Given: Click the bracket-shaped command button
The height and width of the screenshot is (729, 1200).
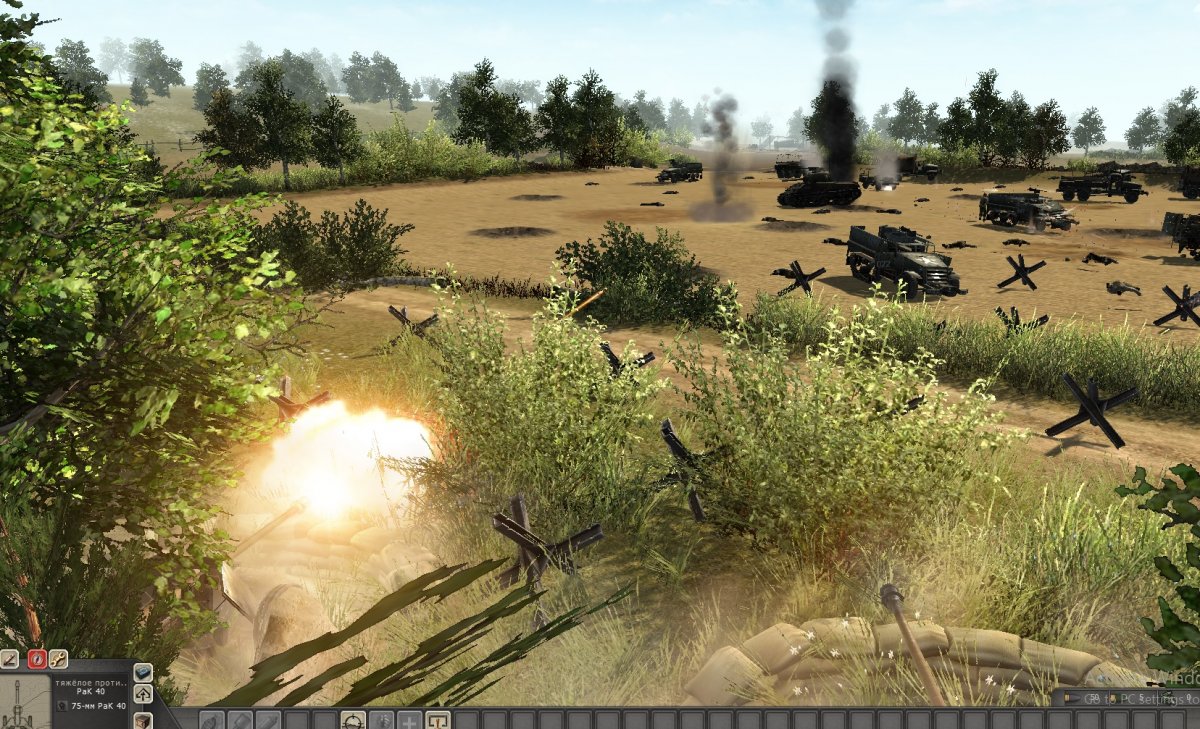Looking at the screenshot, I should point(438,720).
